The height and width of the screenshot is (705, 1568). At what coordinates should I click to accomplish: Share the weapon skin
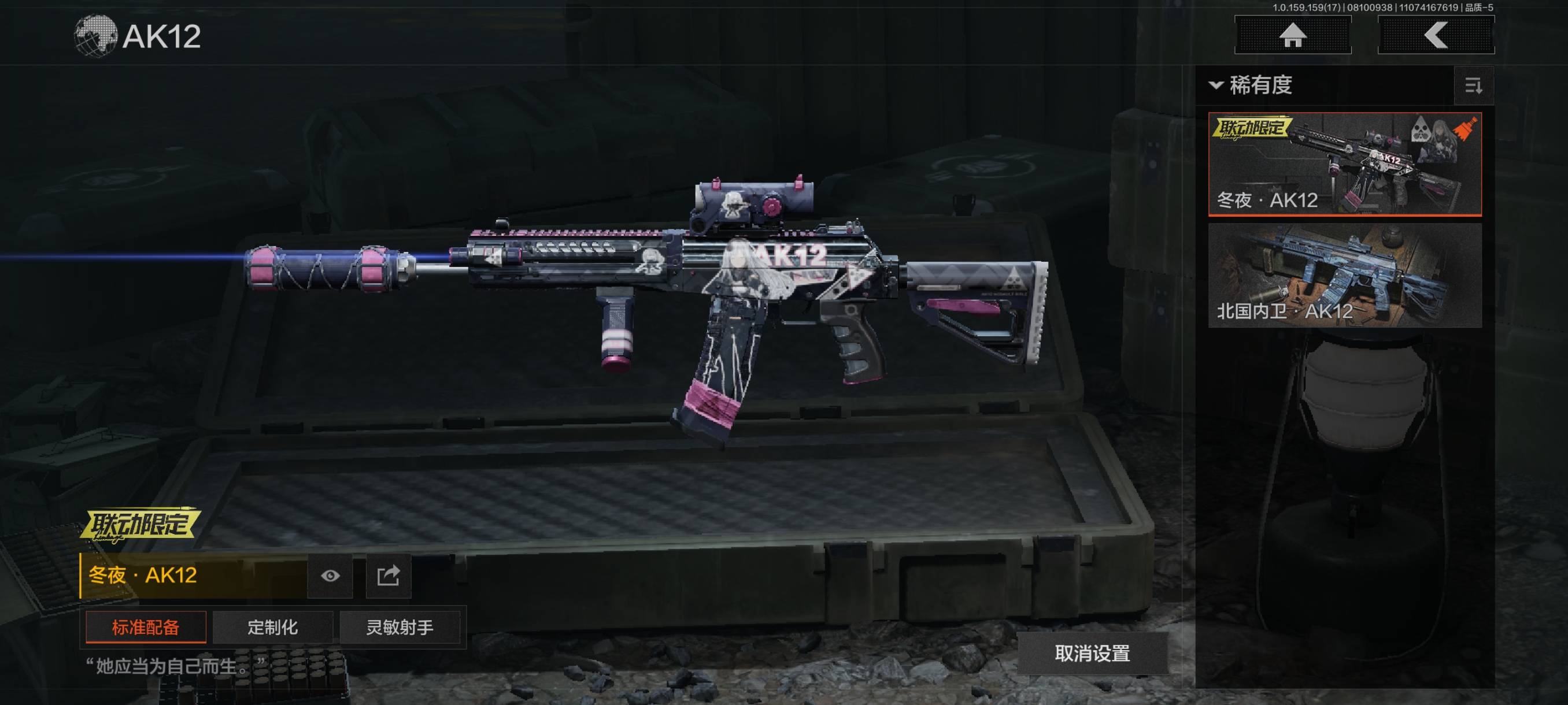(x=389, y=576)
